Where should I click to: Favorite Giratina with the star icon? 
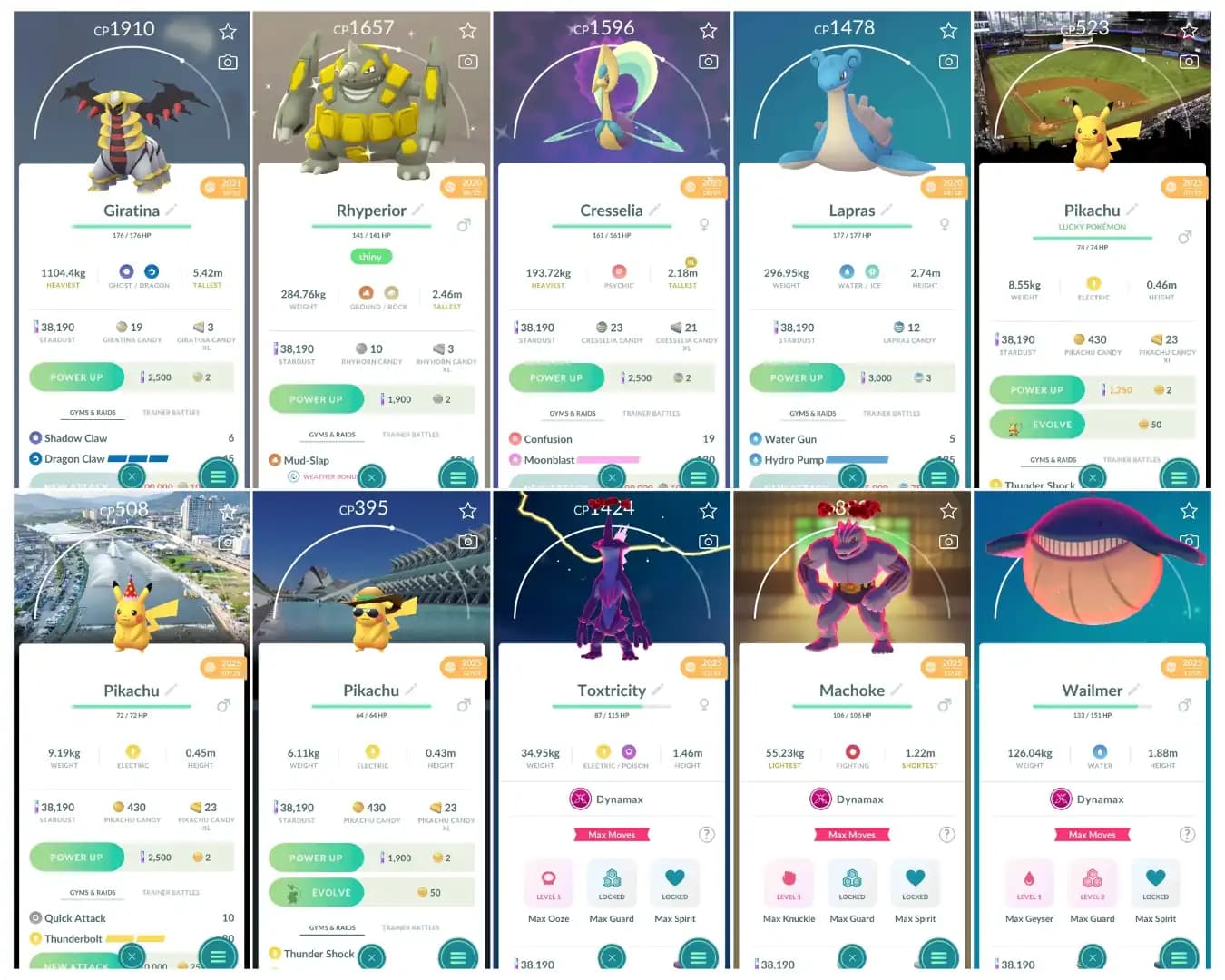[228, 30]
